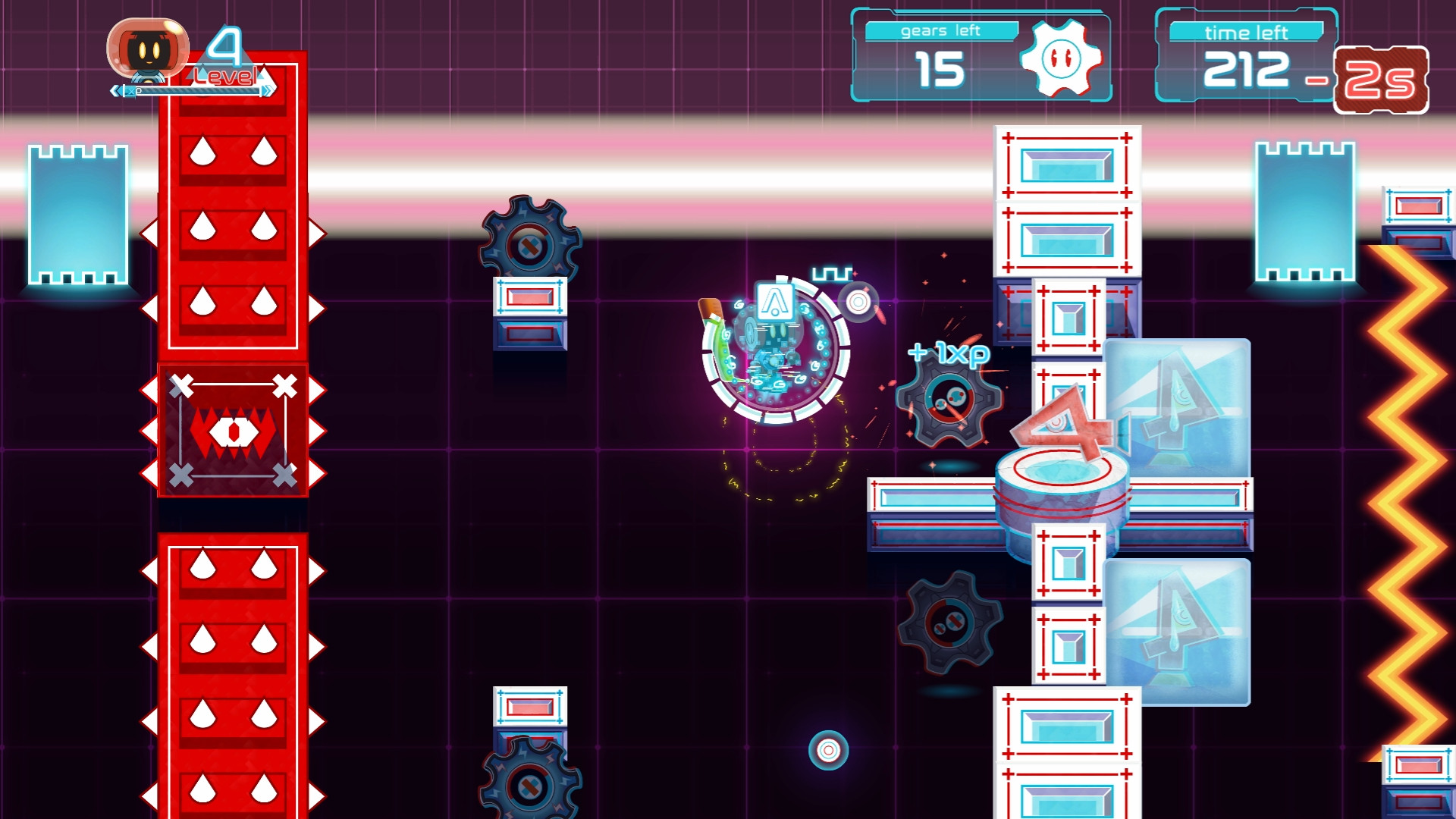Expand the right arrow on the XP bar
The width and height of the screenshot is (1456, 819).
267,89
